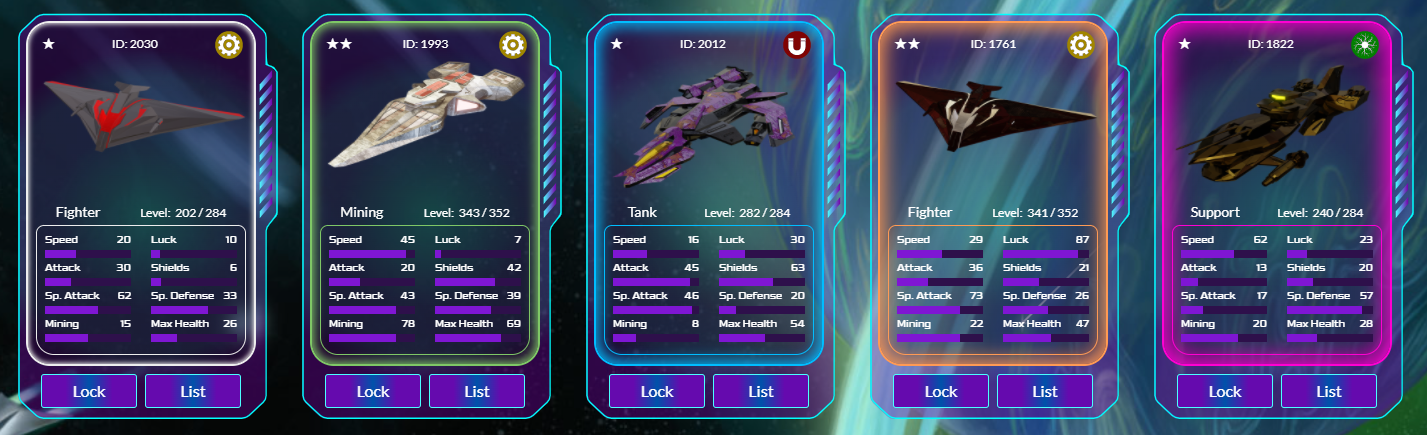
Task: Lock the Mining ship ID 1993
Action: (373, 391)
